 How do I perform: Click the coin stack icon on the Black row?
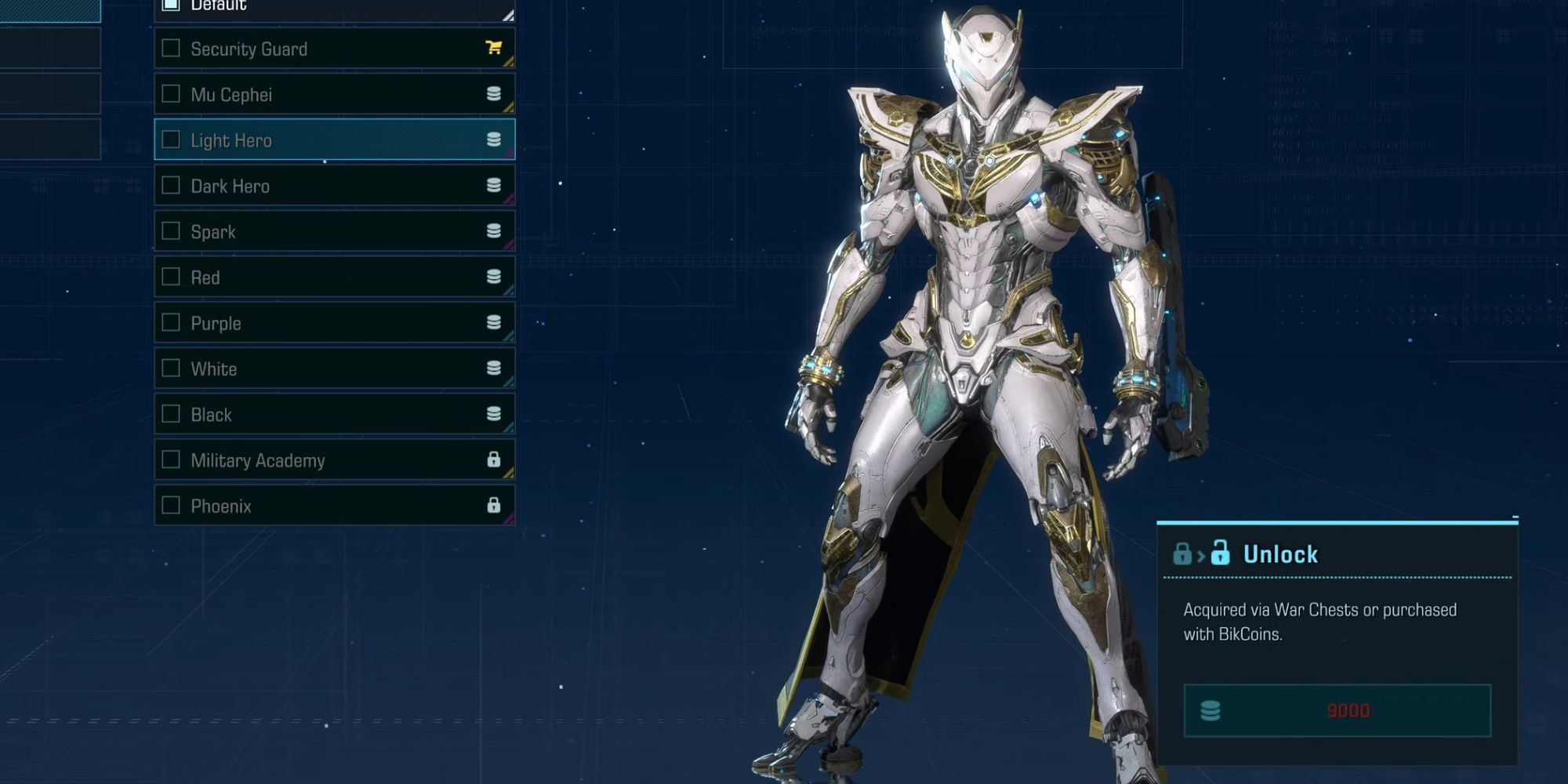(494, 414)
